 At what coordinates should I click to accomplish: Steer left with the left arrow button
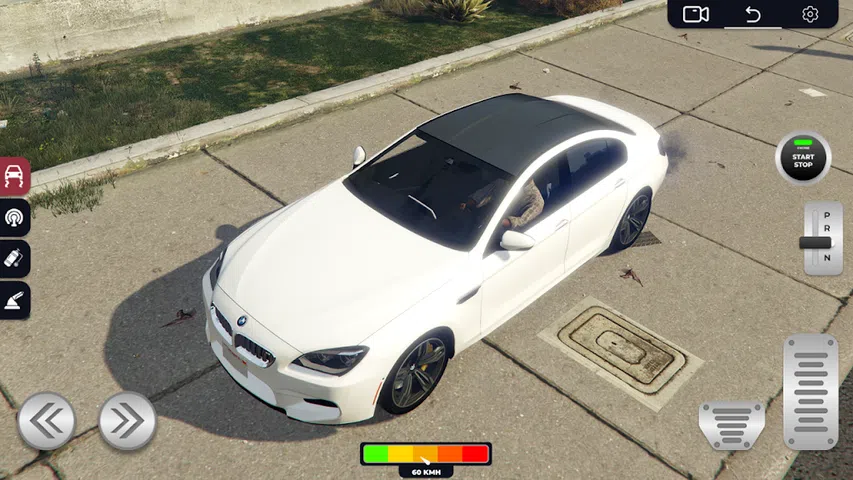[46, 420]
